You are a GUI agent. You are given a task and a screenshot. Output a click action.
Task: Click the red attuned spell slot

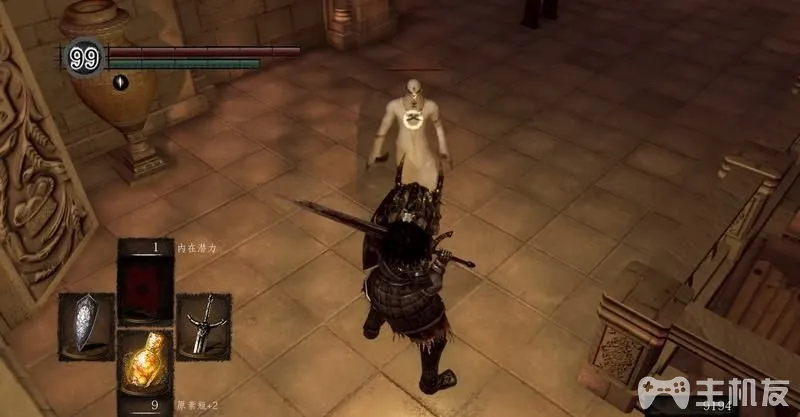point(145,286)
